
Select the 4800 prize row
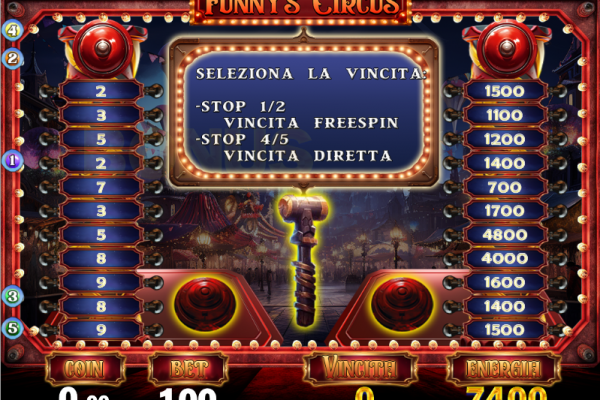coord(503,235)
